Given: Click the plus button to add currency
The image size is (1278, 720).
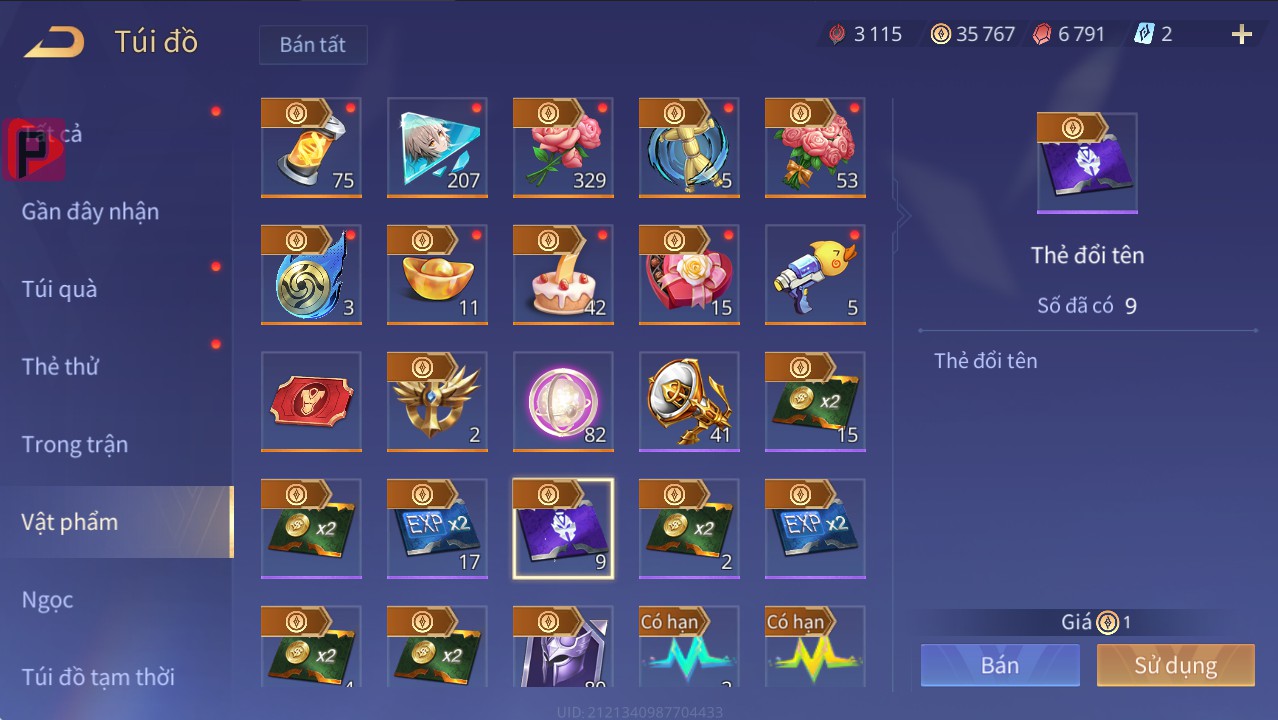Looking at the screenshot, I should [x=1241, y=35].
